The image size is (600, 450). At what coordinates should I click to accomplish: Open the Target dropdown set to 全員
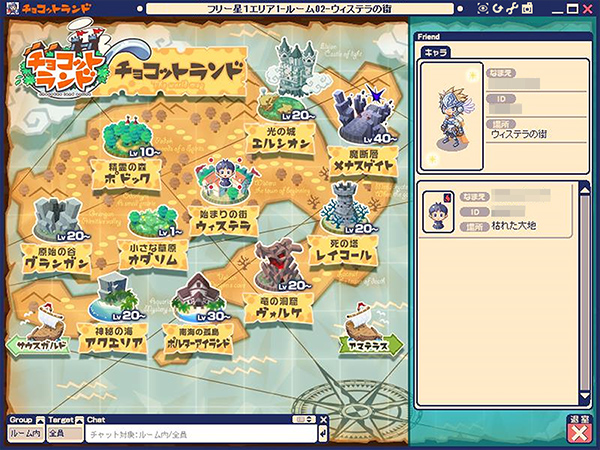tap(57, 434)
